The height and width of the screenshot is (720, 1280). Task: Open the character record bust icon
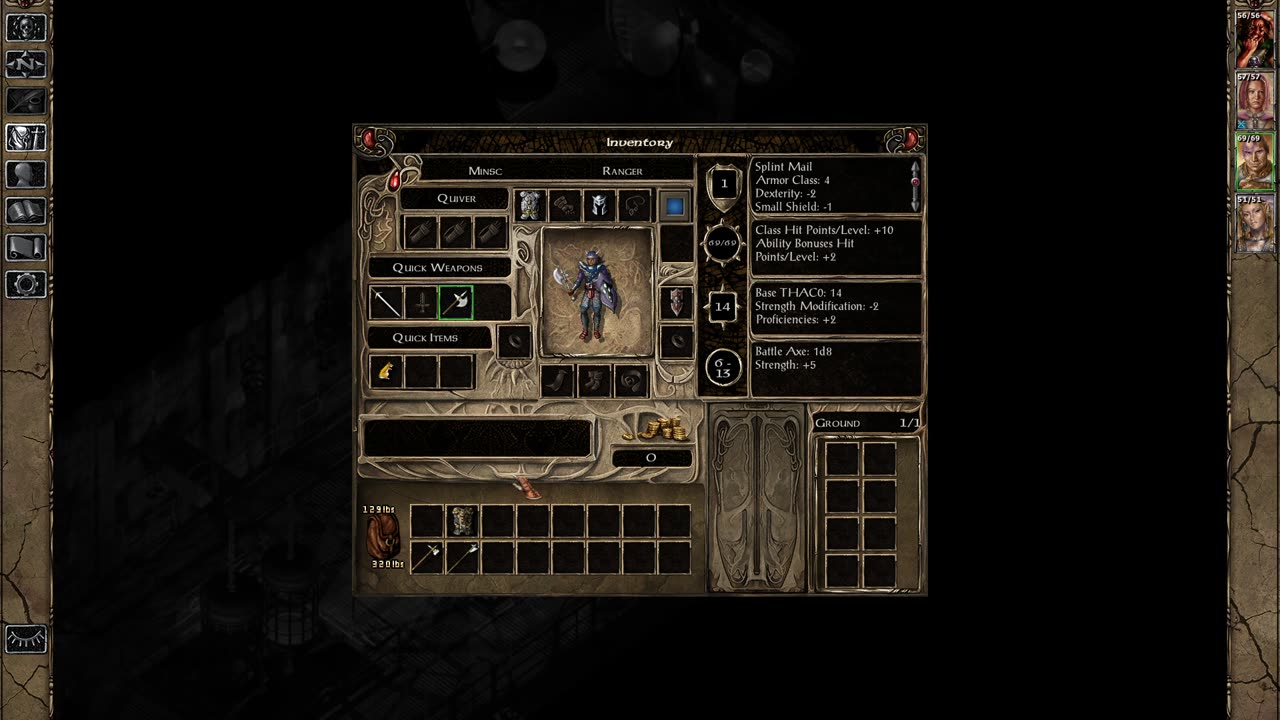[x=26, y=174]
